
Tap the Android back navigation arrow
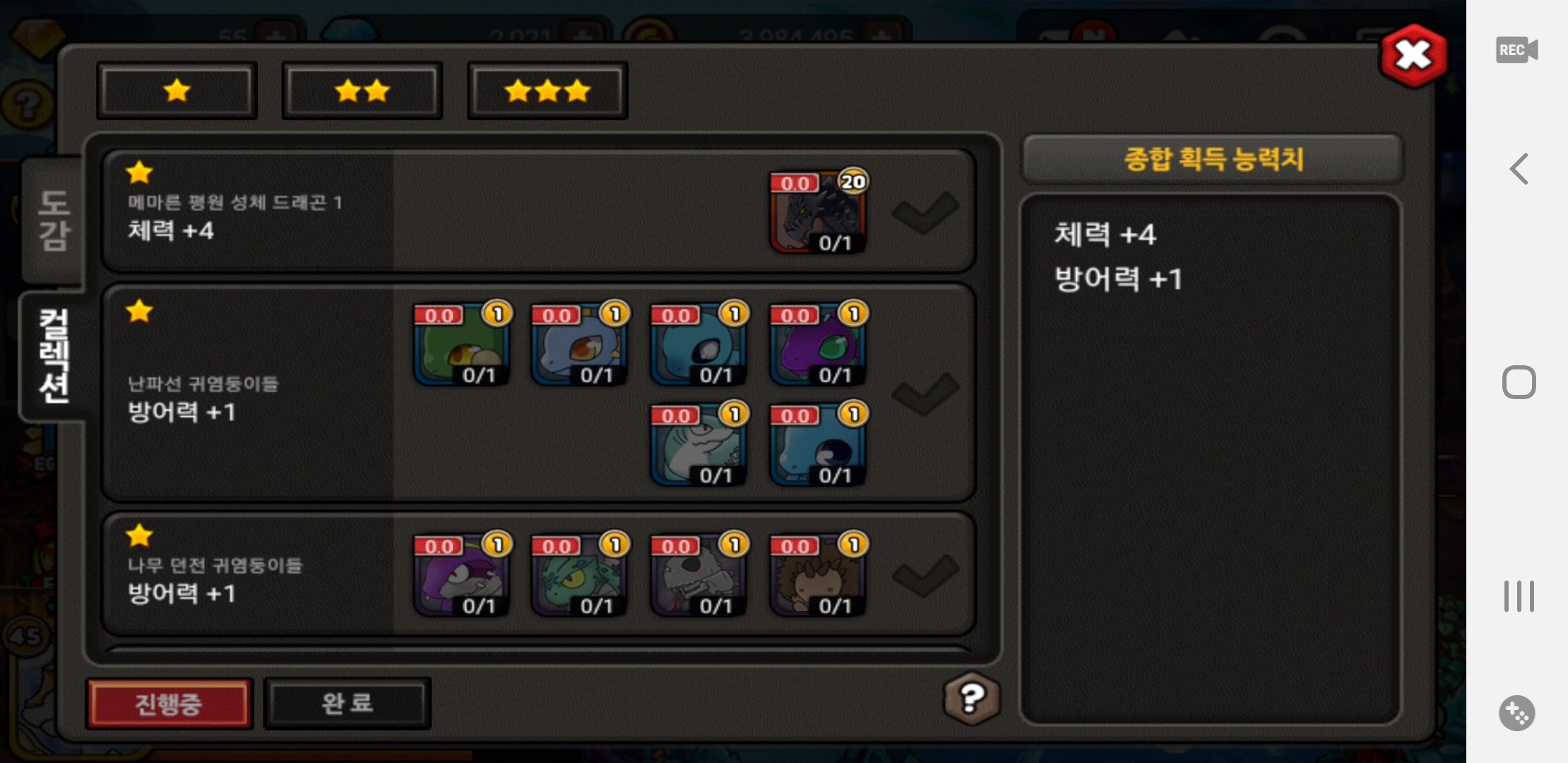[1519, 169]
